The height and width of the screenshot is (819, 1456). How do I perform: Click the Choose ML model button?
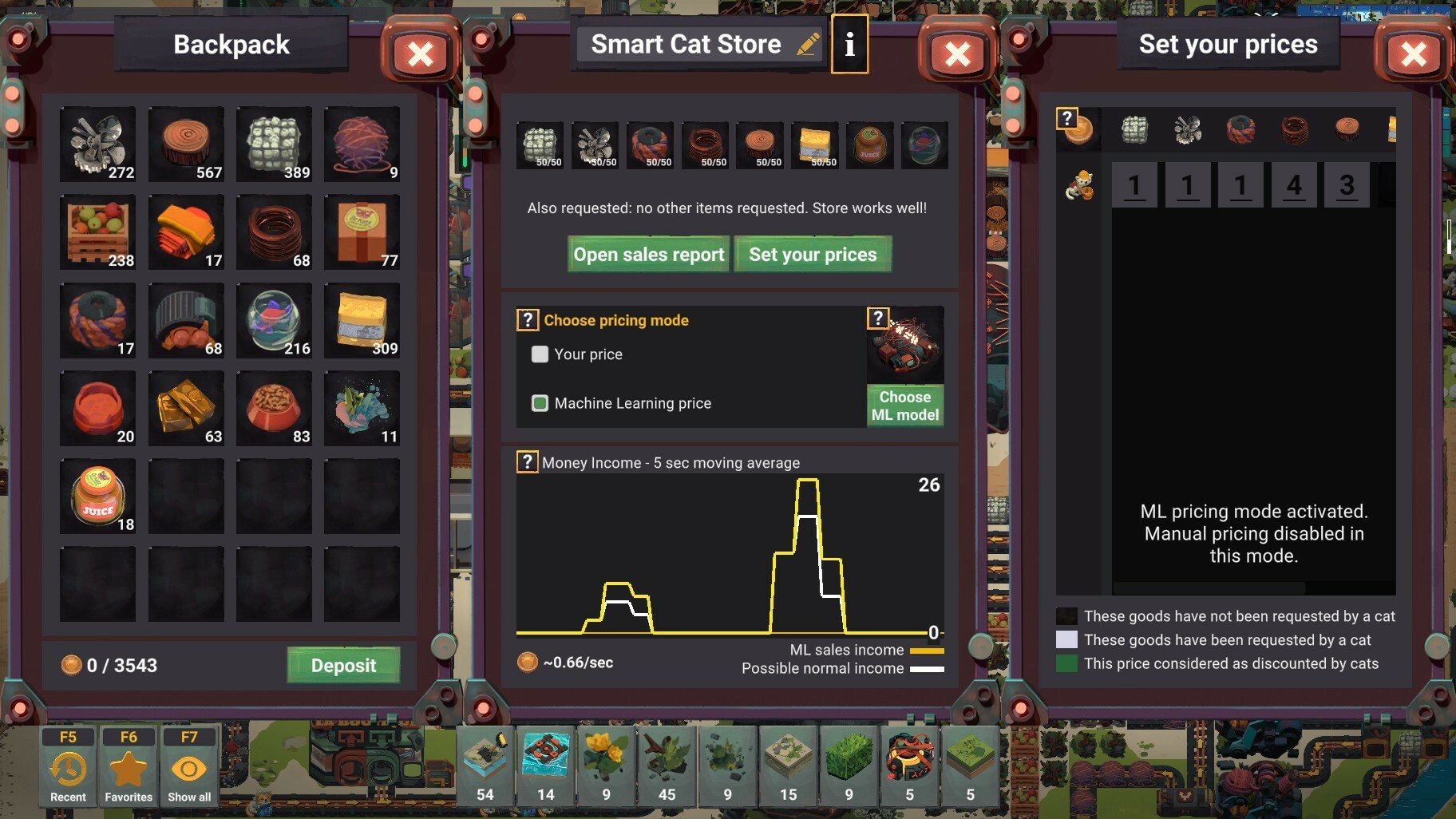pos(905,406)
